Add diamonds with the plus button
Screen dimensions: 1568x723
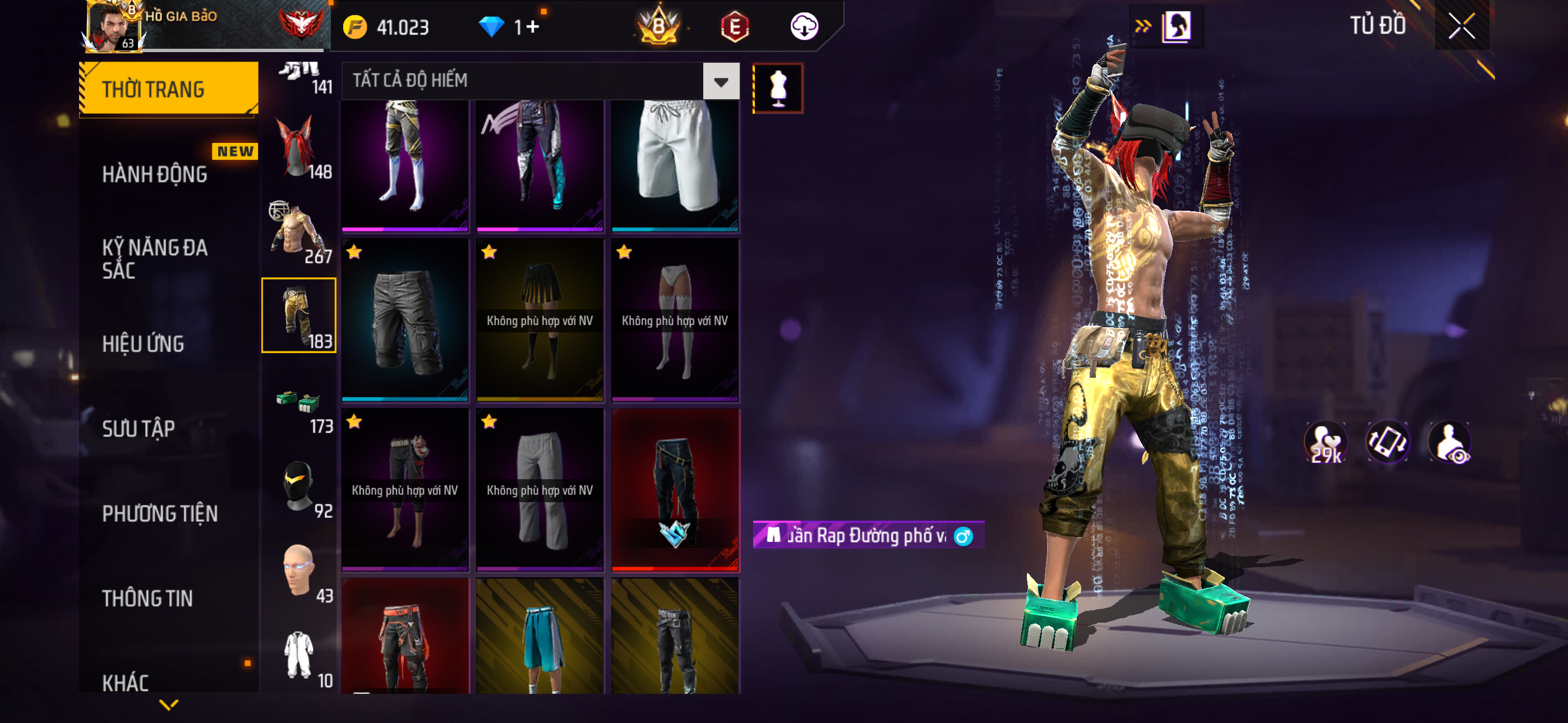(533, 27)
